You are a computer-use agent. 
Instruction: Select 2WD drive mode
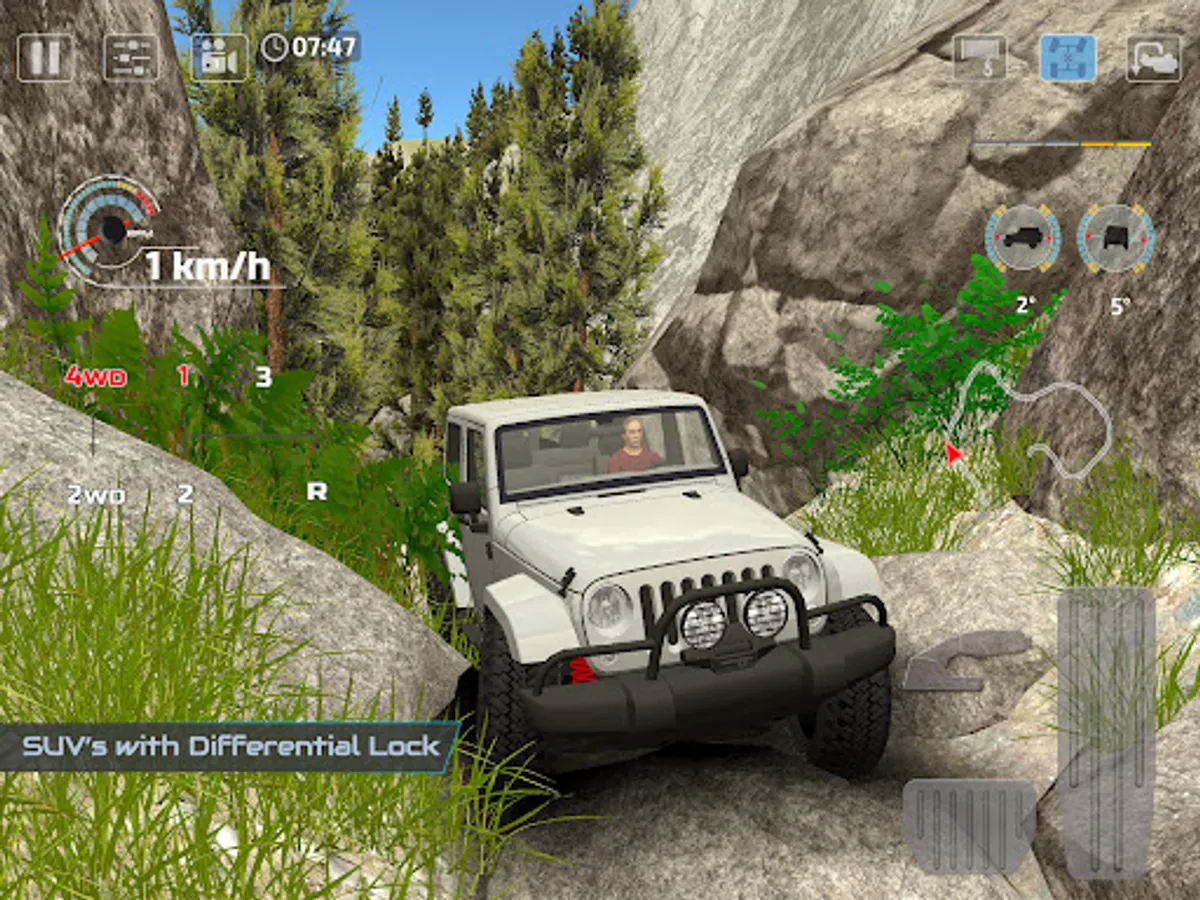tap(95, 494)
